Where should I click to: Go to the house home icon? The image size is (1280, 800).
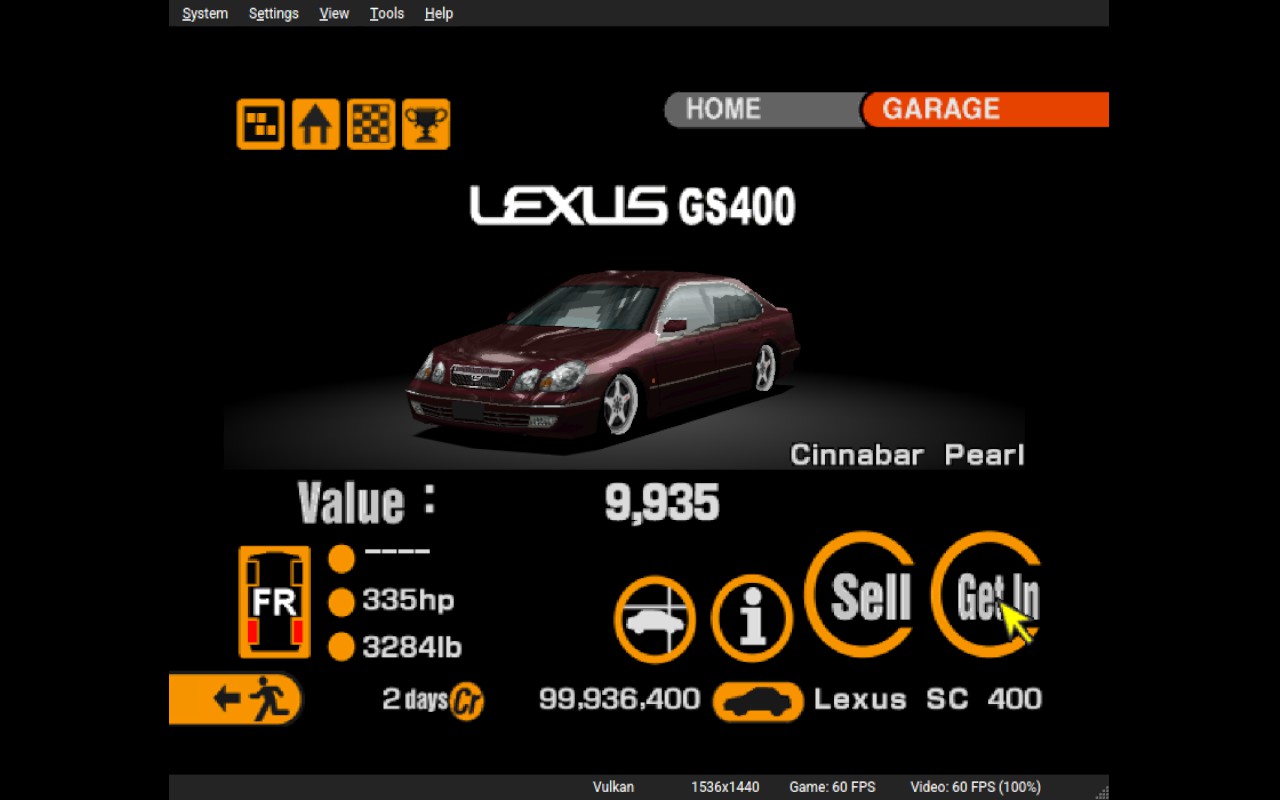[315, 125]
